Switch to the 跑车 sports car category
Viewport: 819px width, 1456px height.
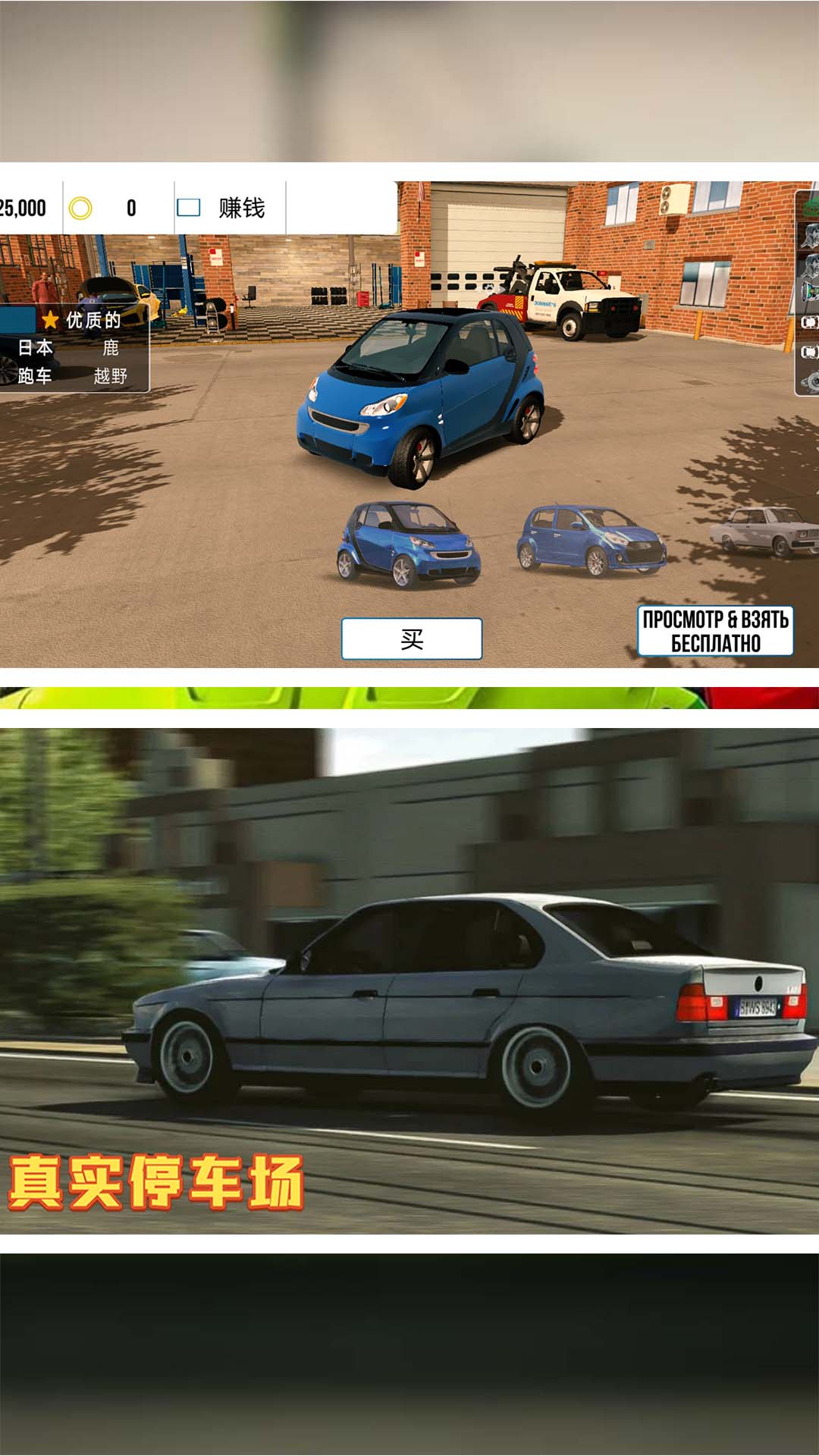click(36, 376)
